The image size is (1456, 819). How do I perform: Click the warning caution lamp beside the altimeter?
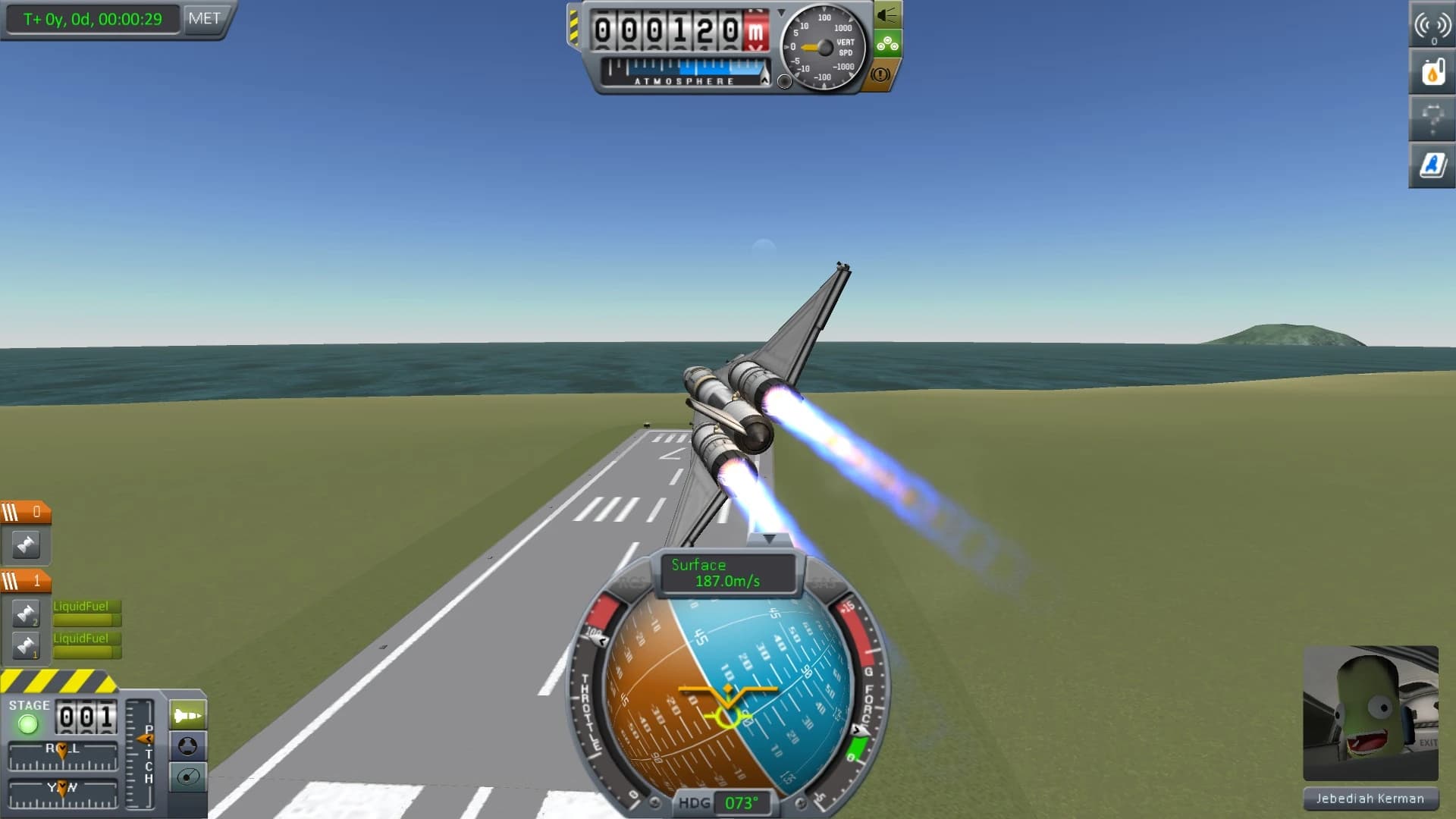pyautogui.click(x=879, y=74)
